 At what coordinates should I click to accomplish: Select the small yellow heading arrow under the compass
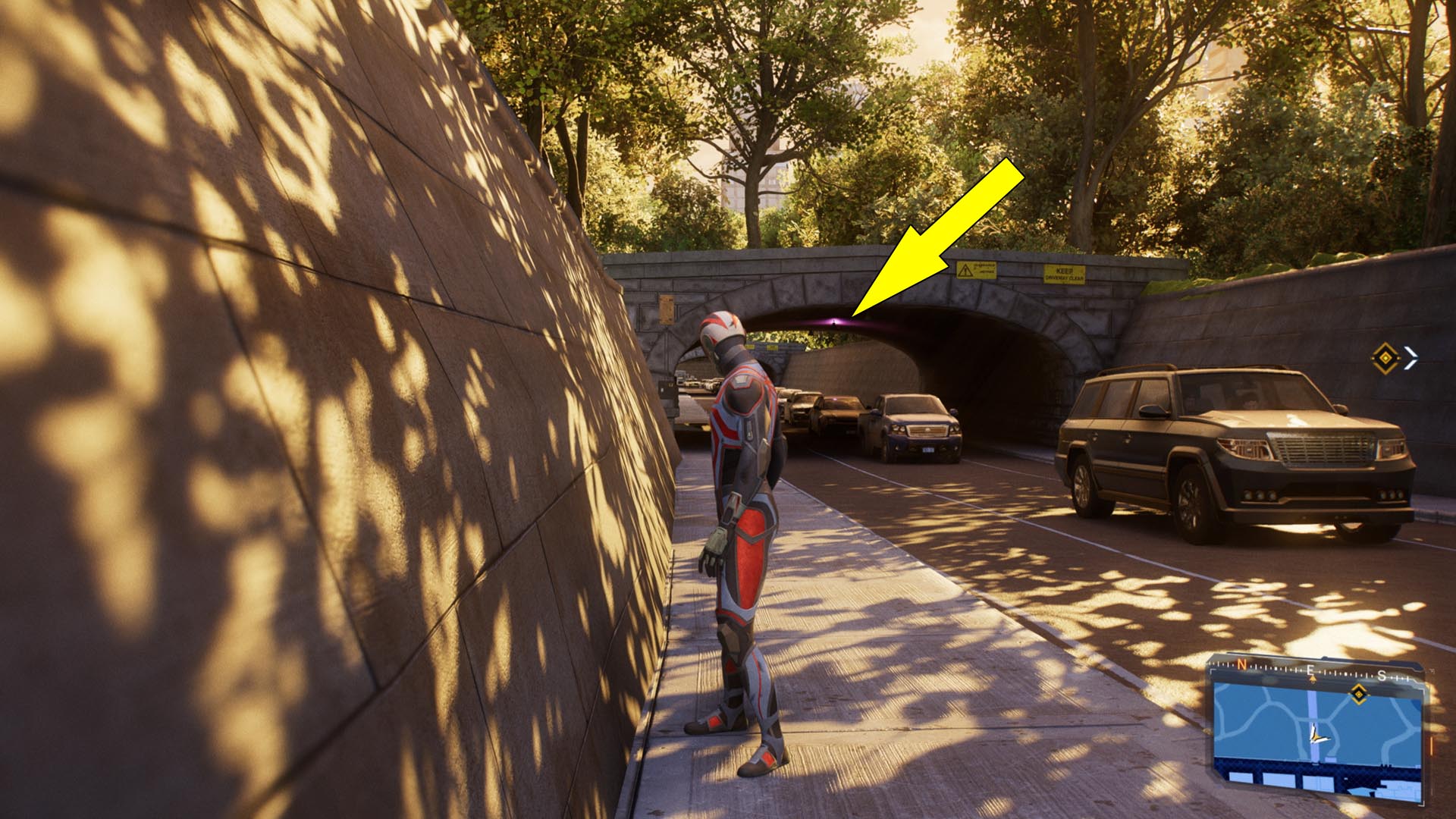click(1313, 678)
